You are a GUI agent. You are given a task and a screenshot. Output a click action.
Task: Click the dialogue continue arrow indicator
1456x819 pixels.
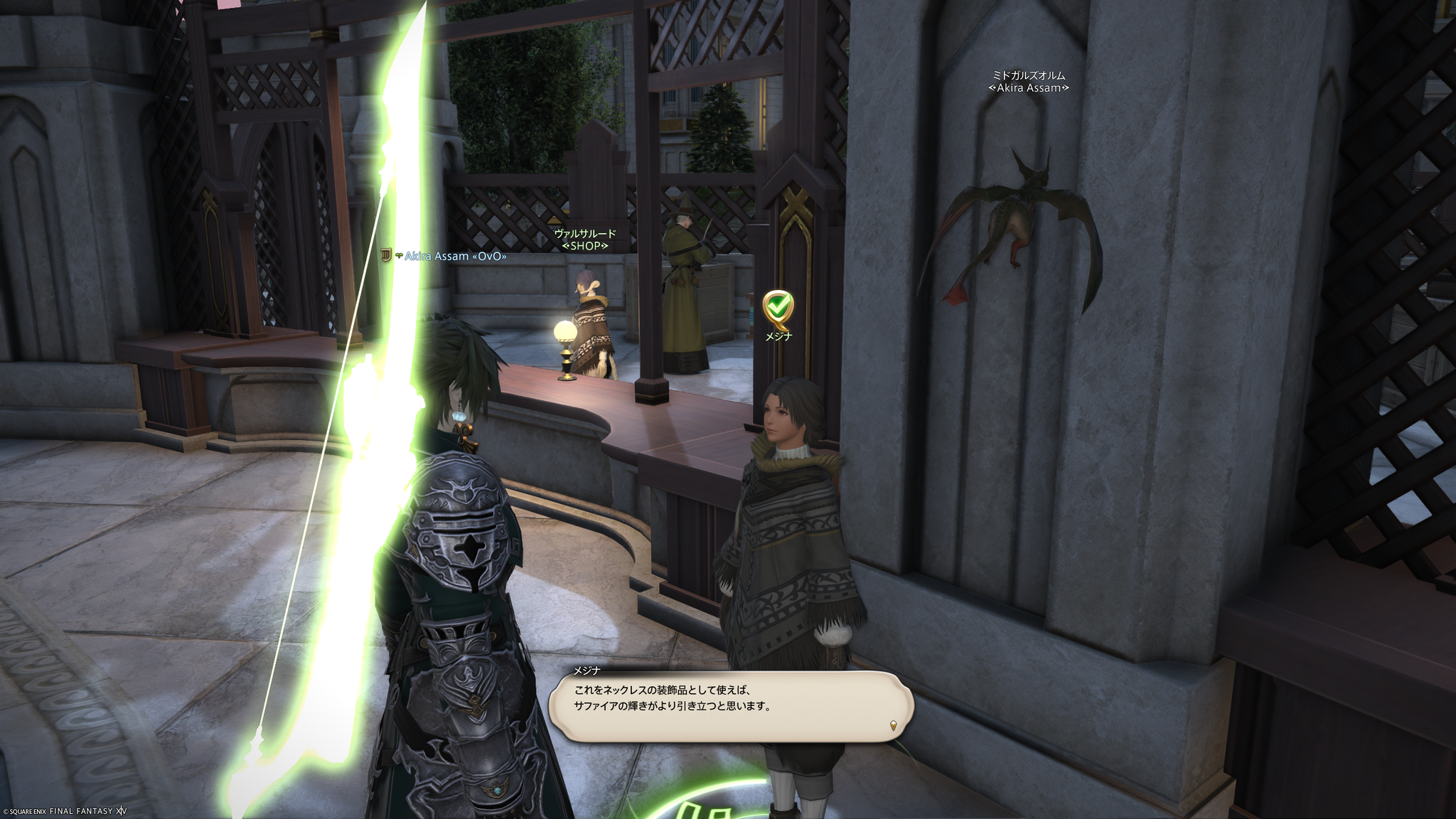tap(893, 726)
